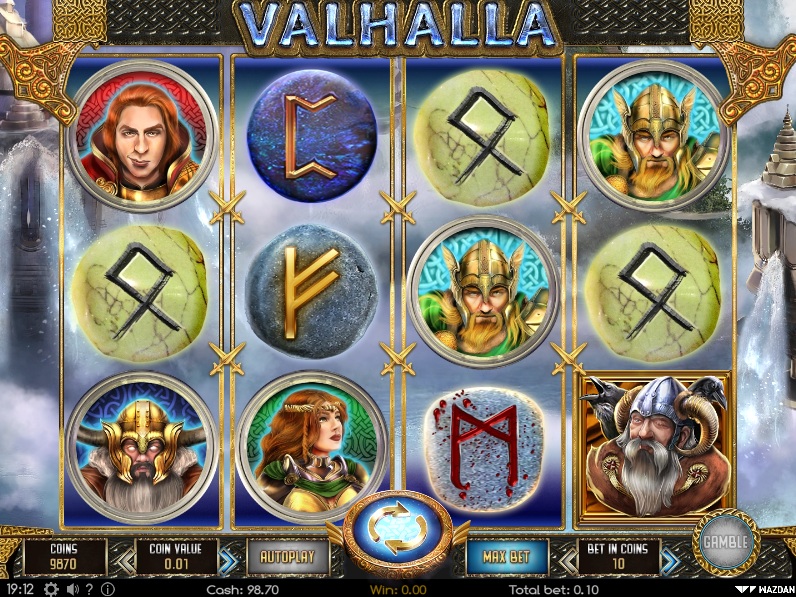
Task: Turn on Autoplay
Action: point(286,556)
